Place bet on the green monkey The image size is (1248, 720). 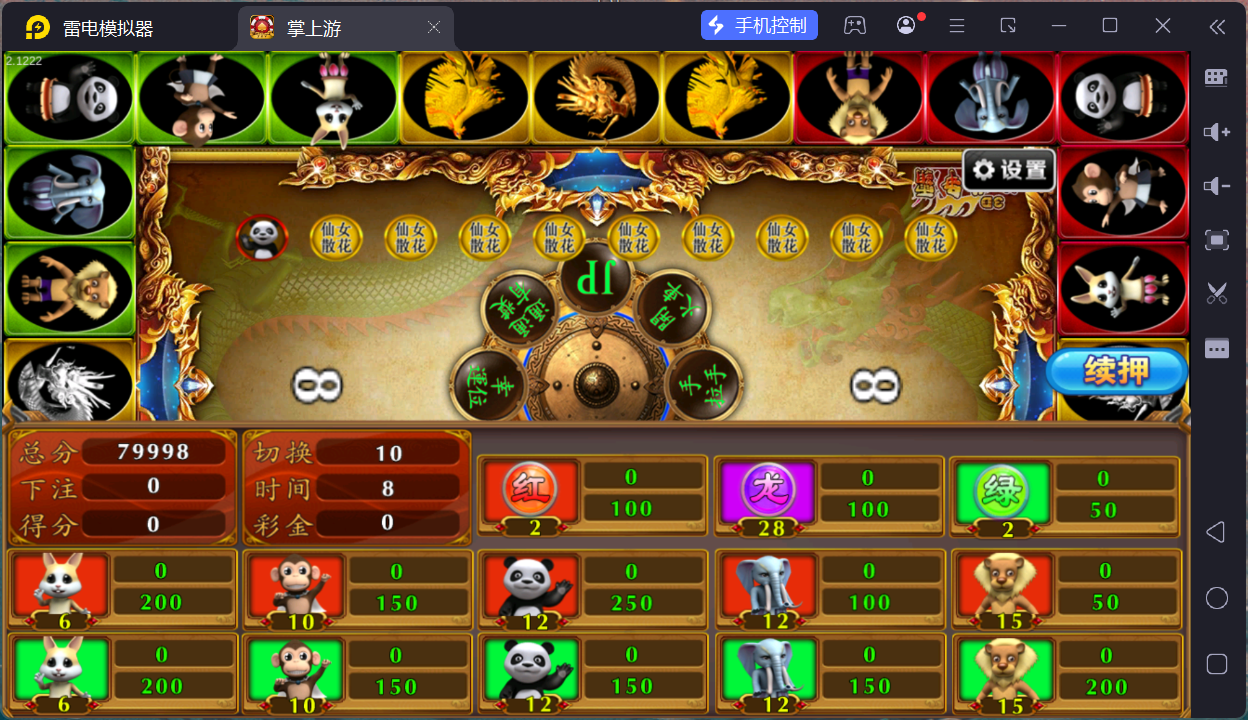[x=296, y=672]
